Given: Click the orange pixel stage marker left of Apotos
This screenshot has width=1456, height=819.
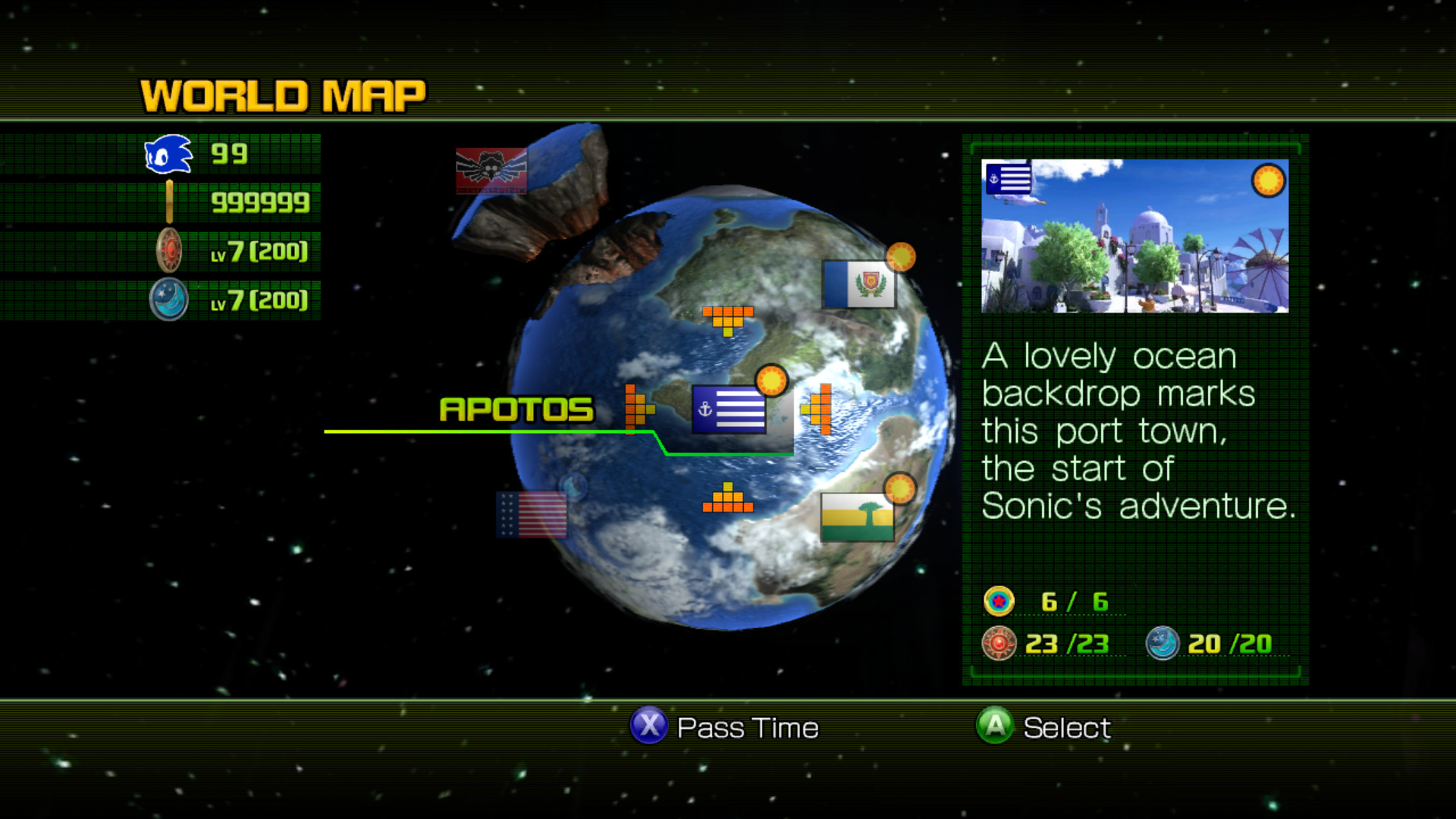Looking at the screenshot, I should 637,409.
